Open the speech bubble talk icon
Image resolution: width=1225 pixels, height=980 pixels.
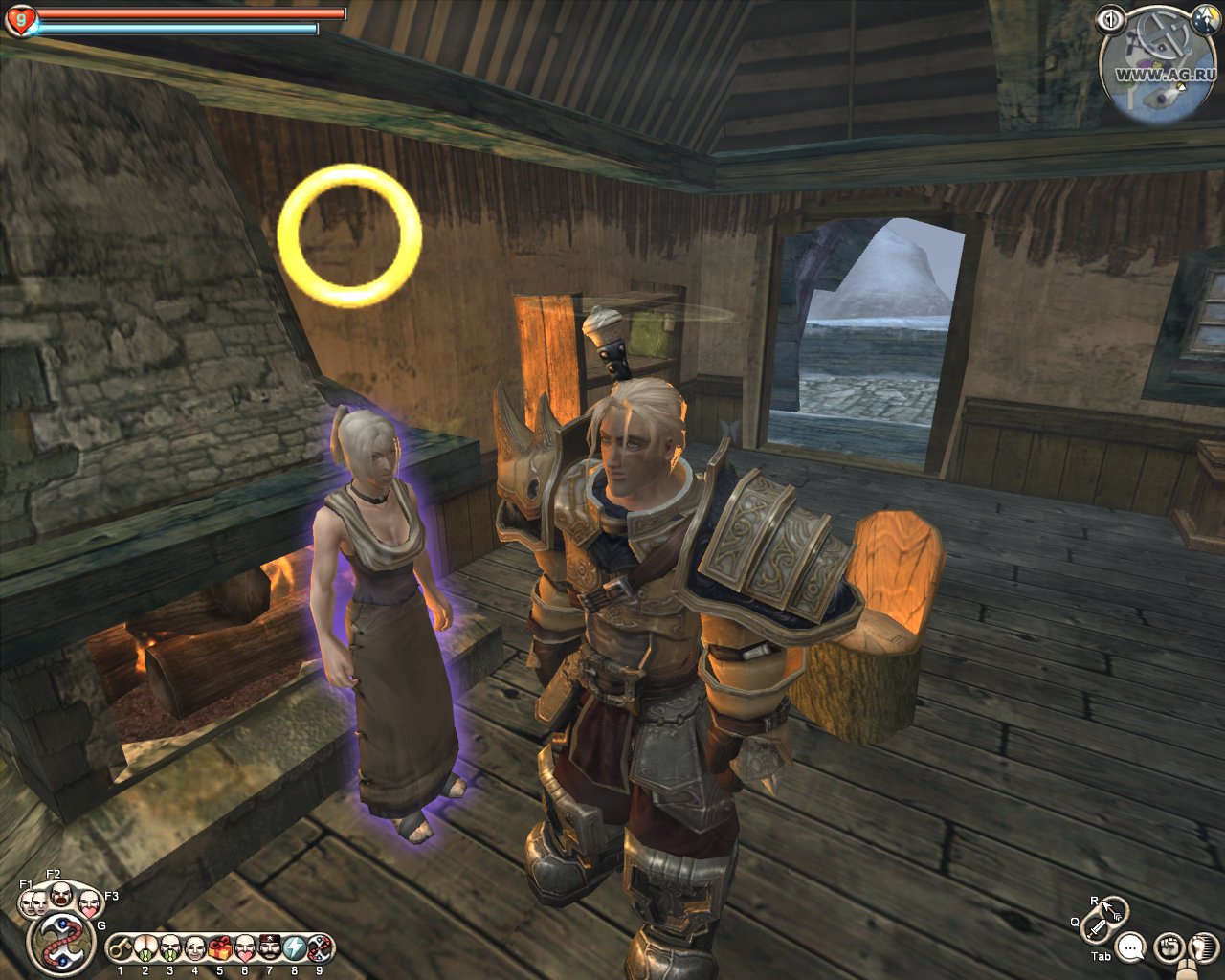pos(1131,947)
